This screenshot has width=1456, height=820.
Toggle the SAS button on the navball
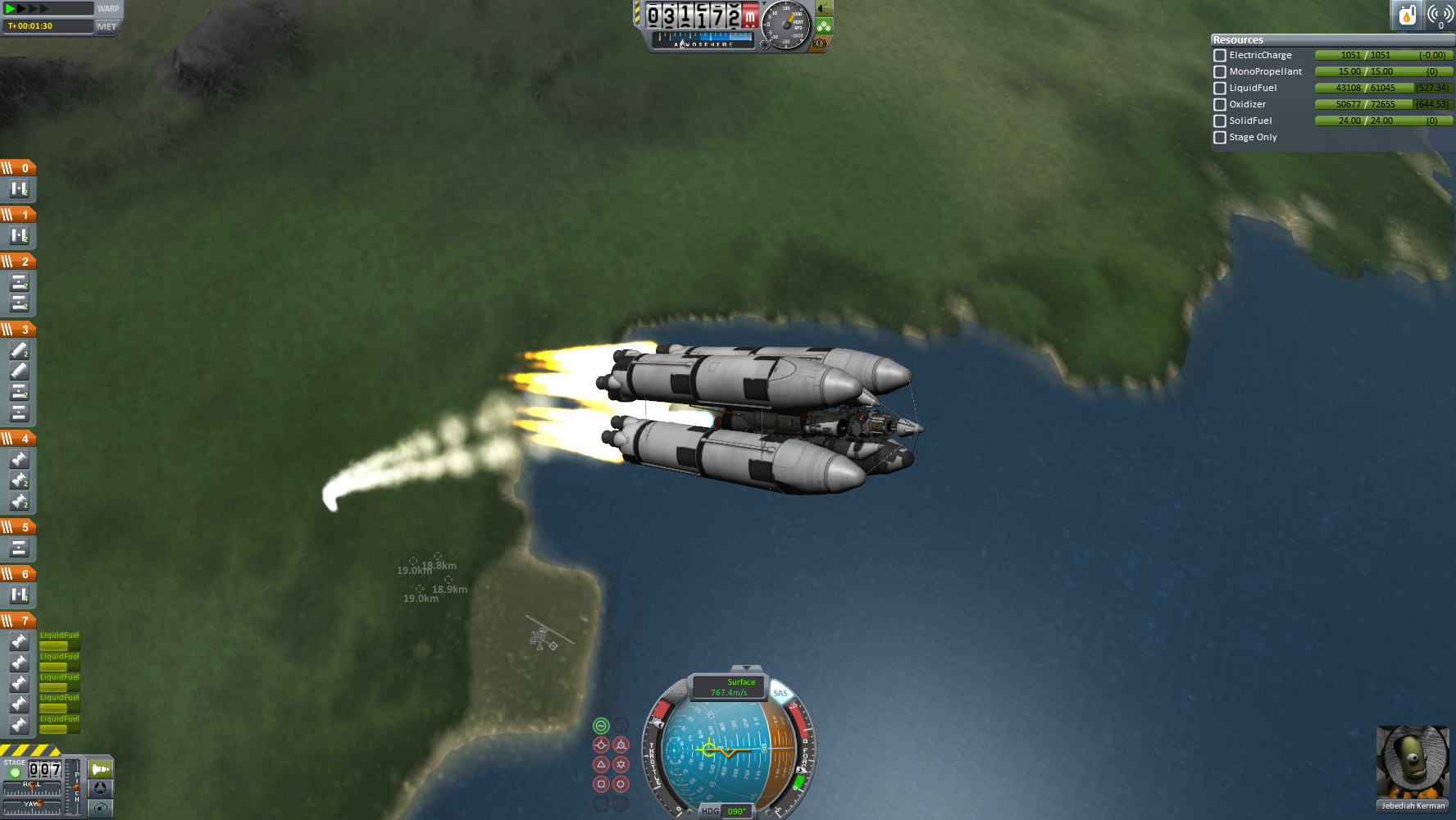click(x=780, y=694)
